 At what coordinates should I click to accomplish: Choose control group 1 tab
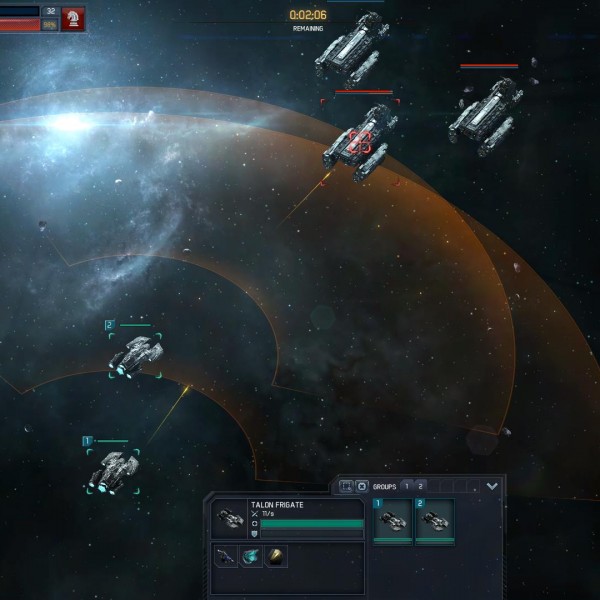(x=406, y=486)
